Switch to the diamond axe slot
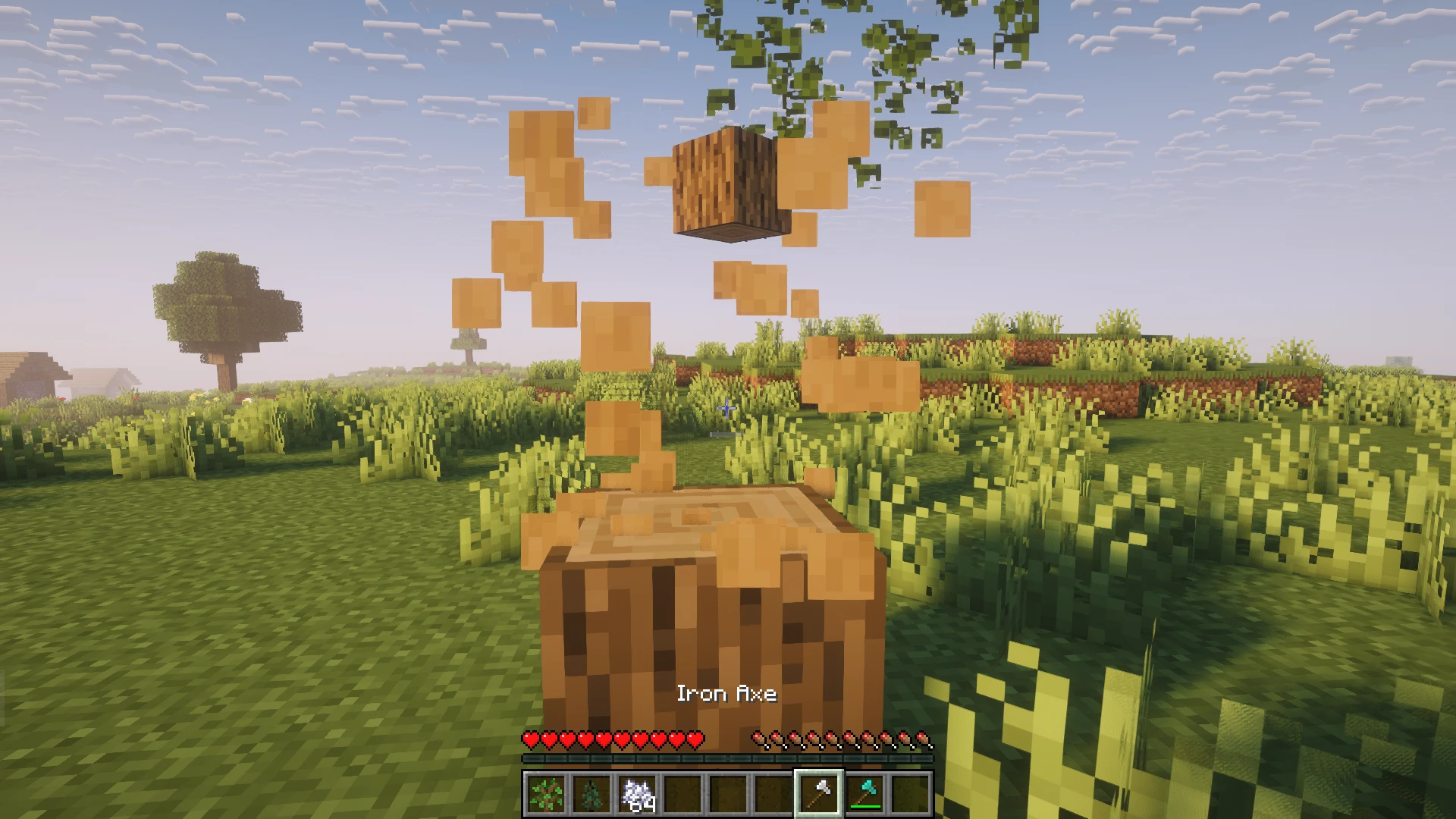 (x=864, y=794)
